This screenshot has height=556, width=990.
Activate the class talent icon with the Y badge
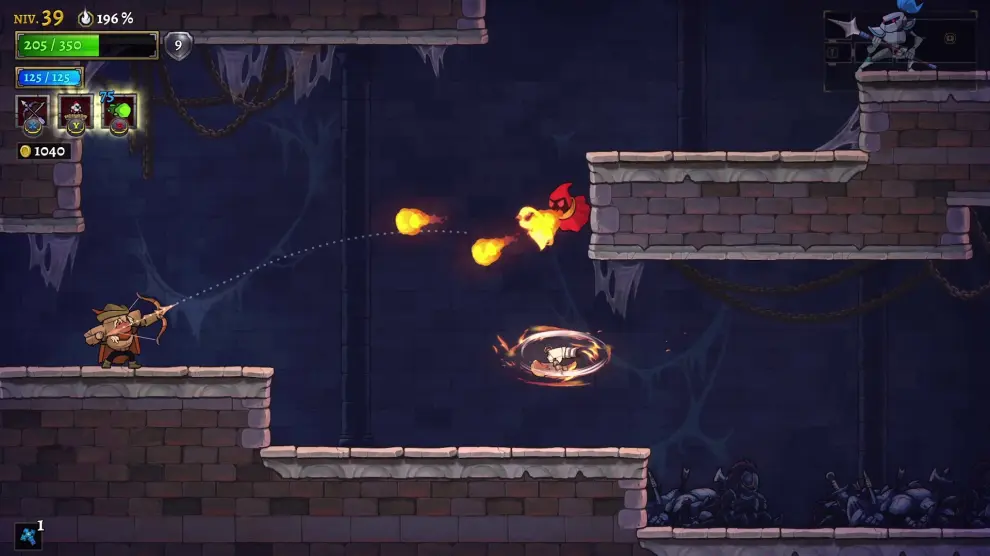pyautogui.click(x=76, y=112)
